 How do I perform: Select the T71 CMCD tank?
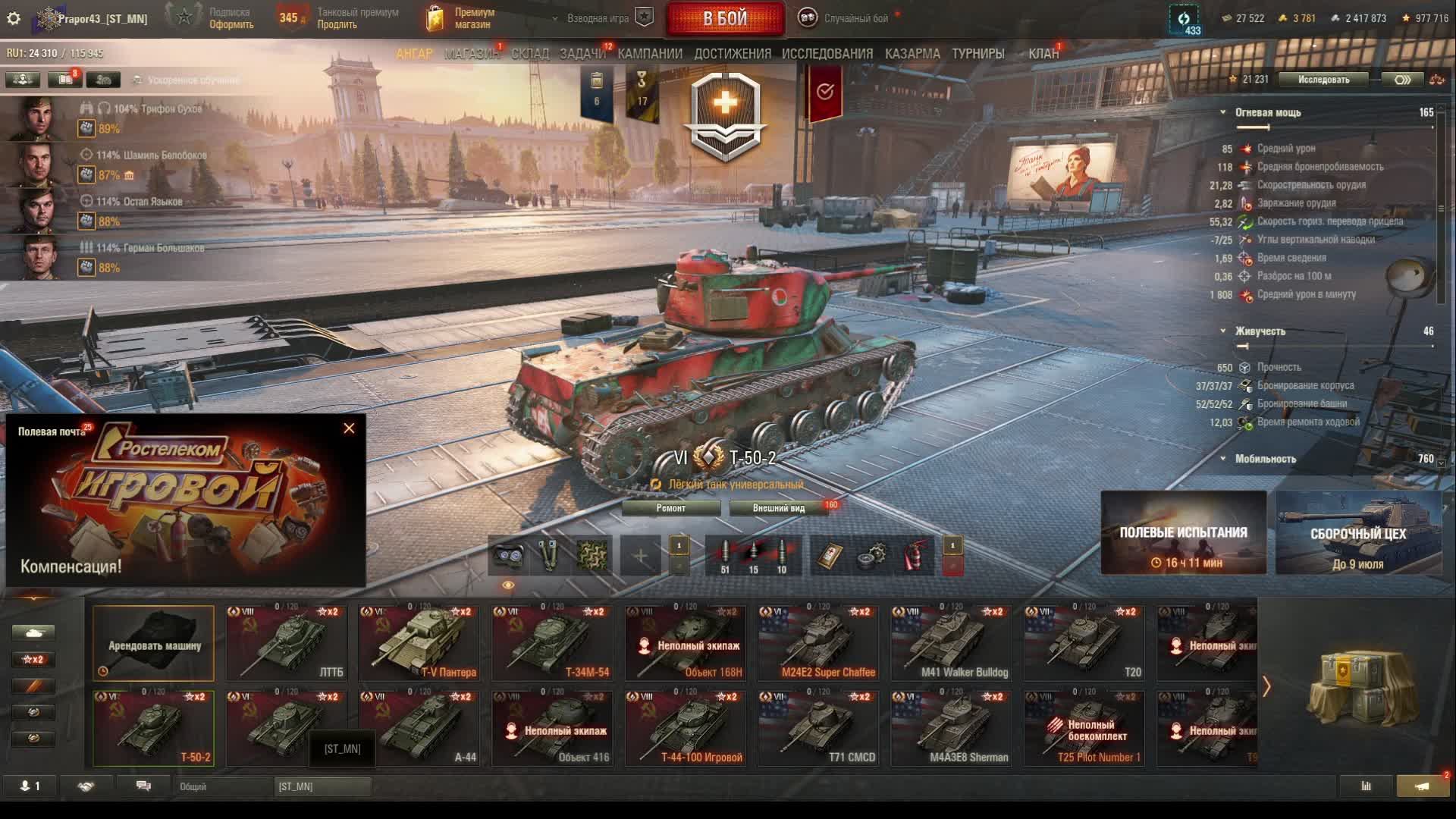819,728
